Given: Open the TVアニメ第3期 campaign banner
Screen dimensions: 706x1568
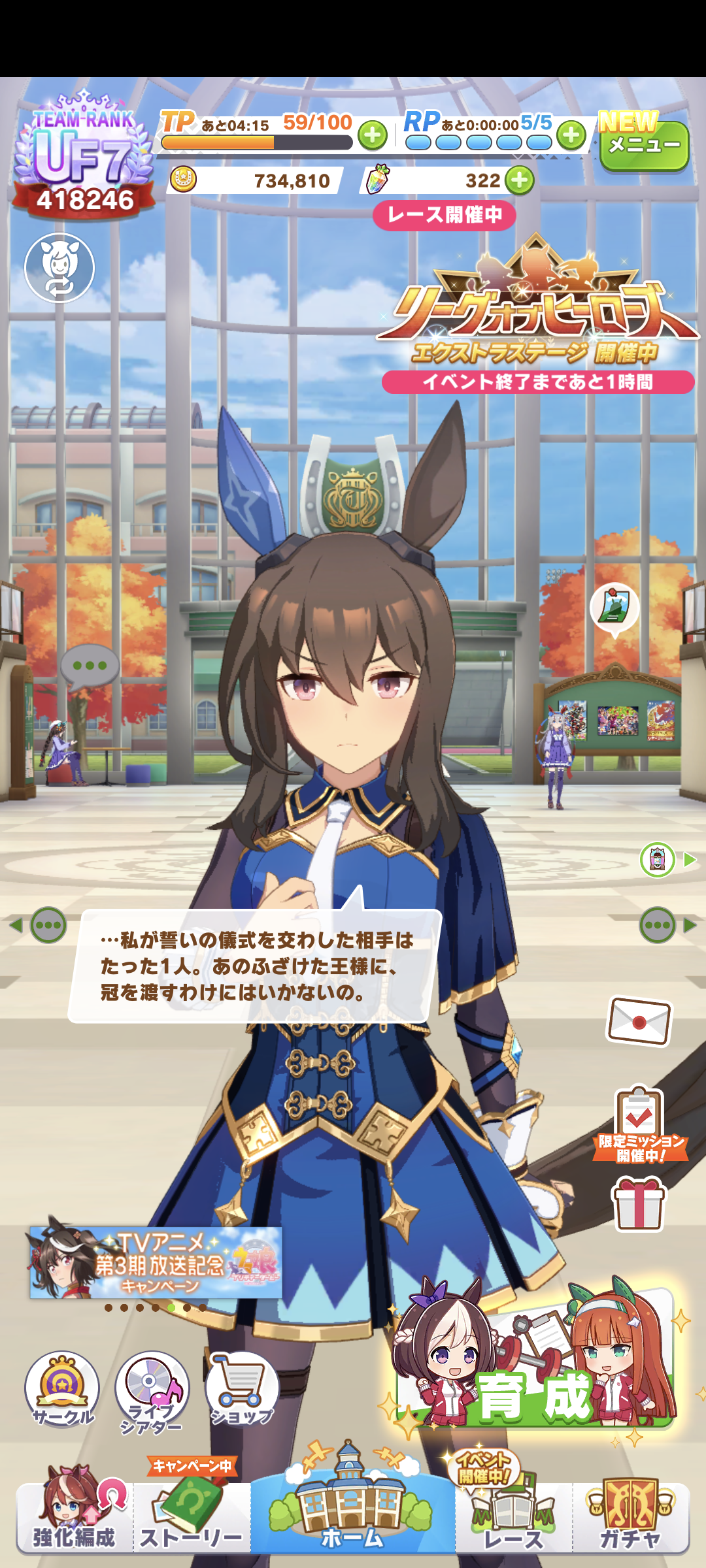Looking at the screenshot, I should pyautogui.click(x=156, y=1262).
